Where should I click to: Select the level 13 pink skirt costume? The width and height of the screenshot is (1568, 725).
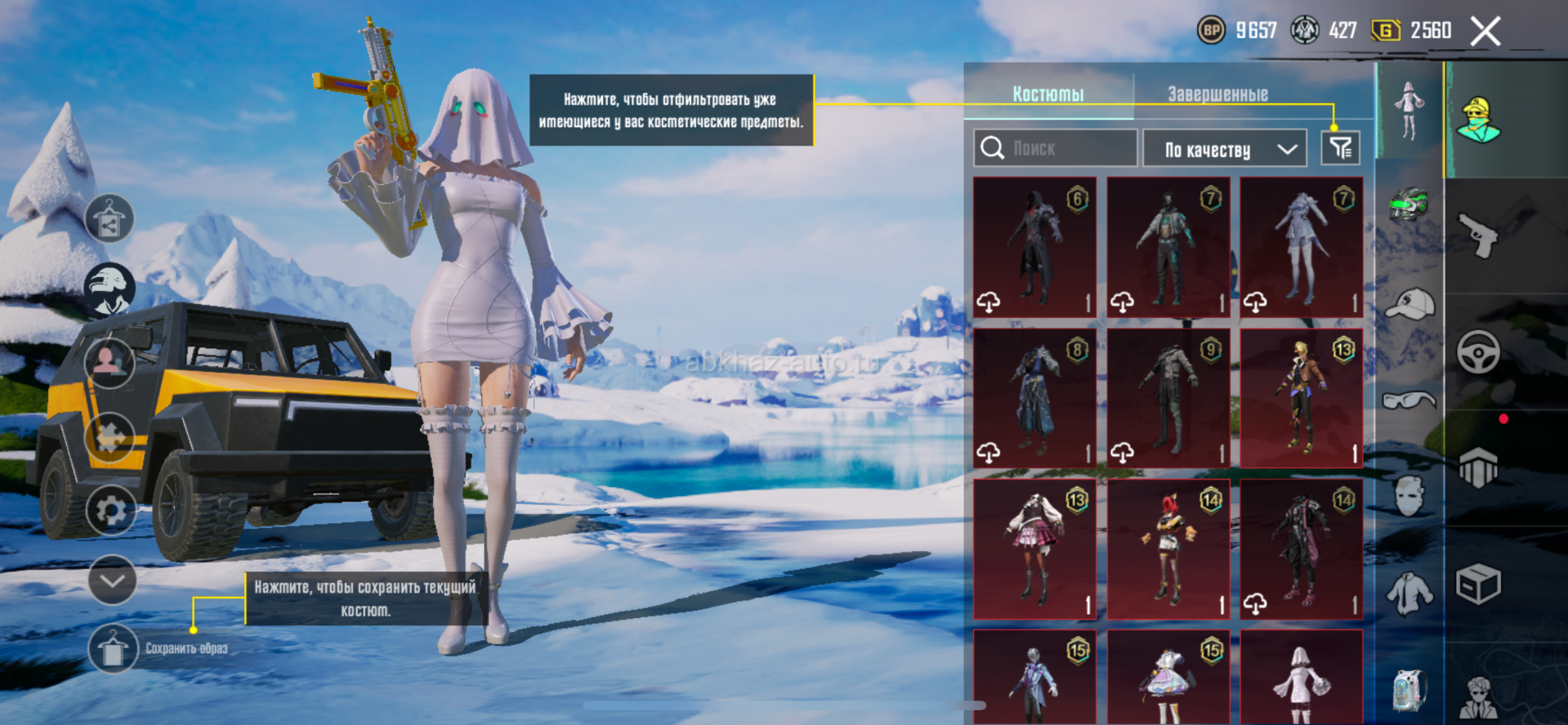click(x=1034, y=549)
